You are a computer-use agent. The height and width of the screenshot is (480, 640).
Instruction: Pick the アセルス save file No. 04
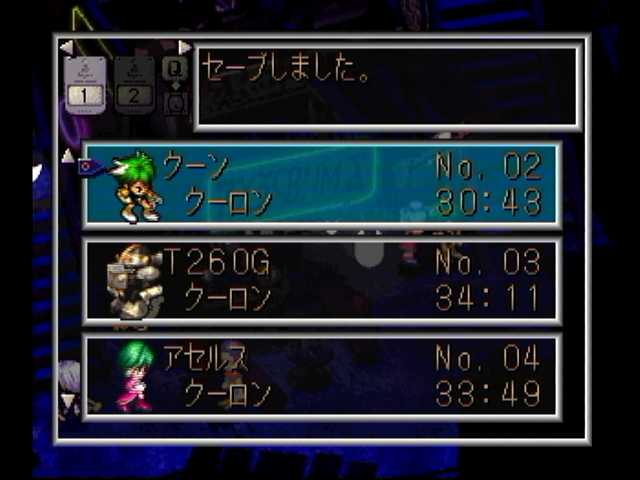(320, 375)
